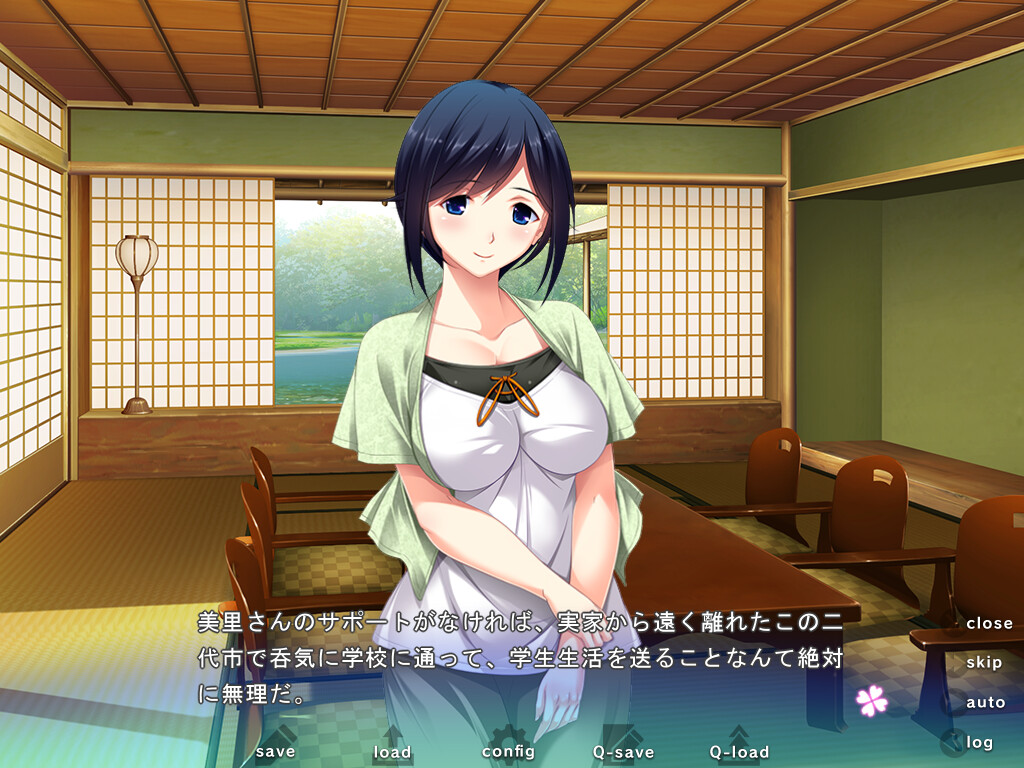Activate skip mode

tap(984, 662)
